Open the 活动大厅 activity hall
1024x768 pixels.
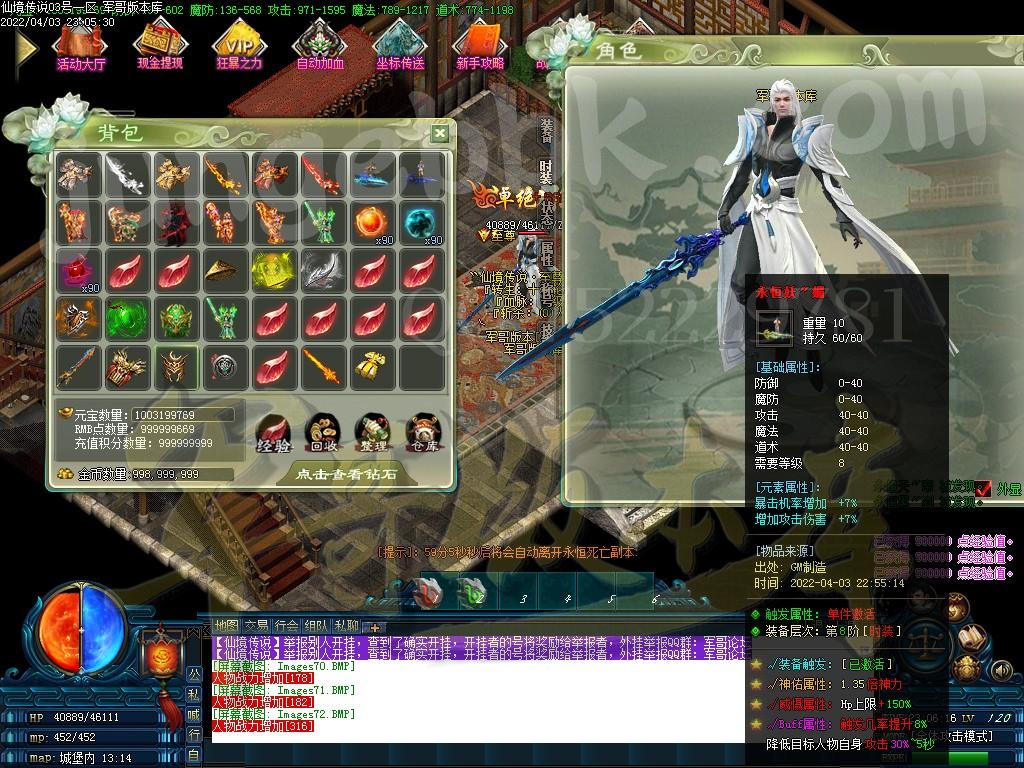[x=81, y=47]
